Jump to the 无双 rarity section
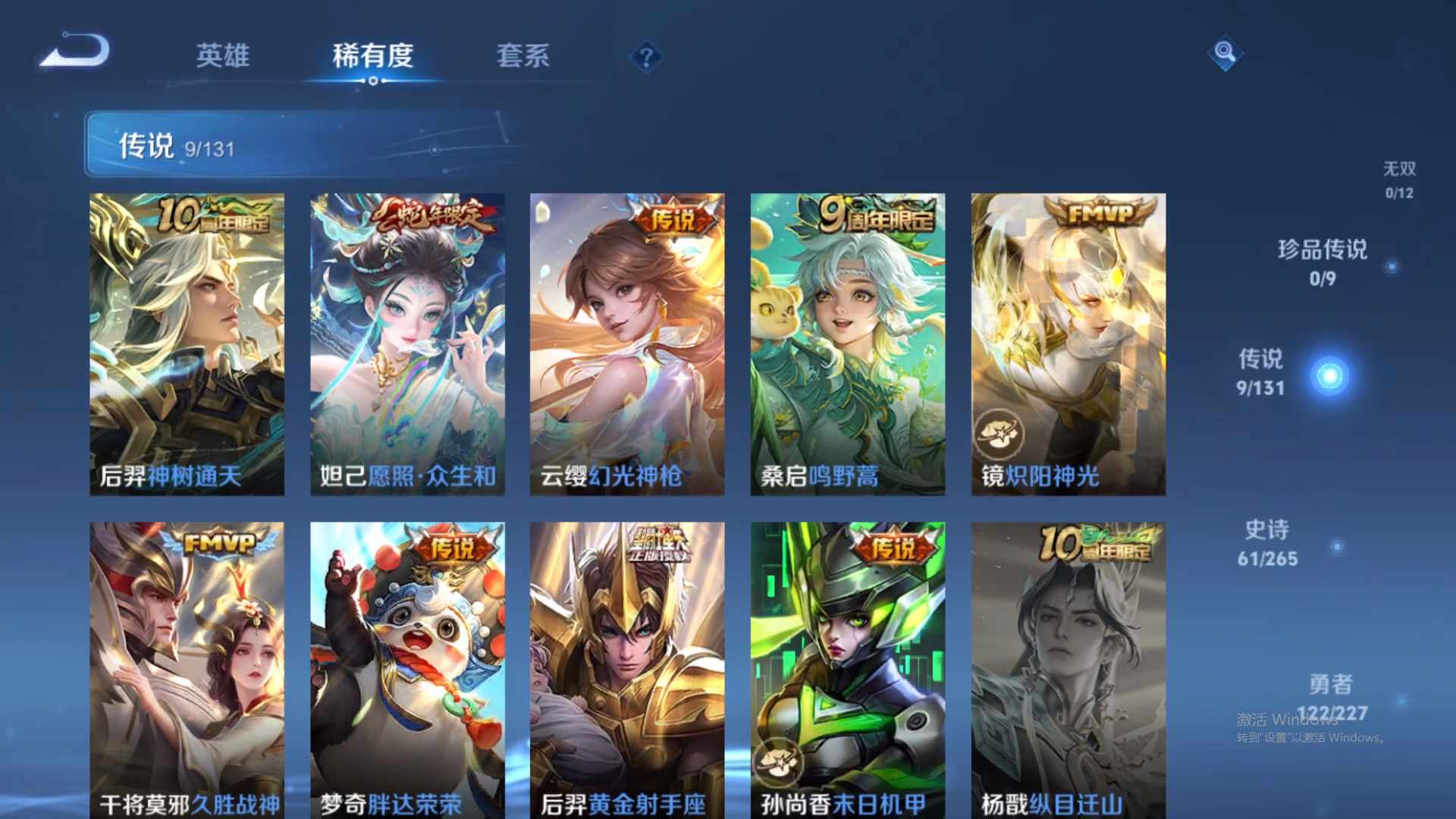 (x=1399, y=179)
